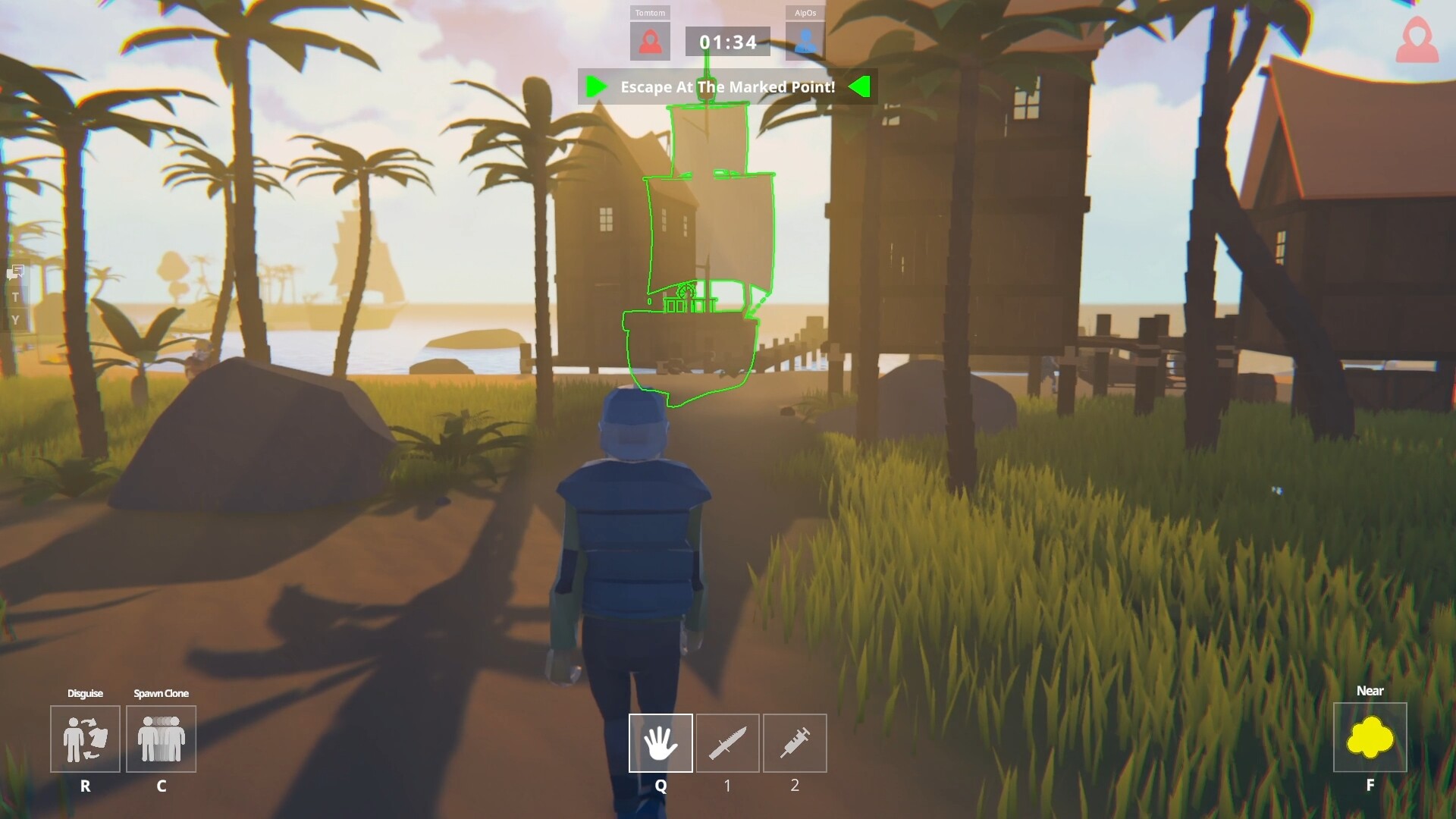Open chat using the speech bubble icon

pos(16,271)
